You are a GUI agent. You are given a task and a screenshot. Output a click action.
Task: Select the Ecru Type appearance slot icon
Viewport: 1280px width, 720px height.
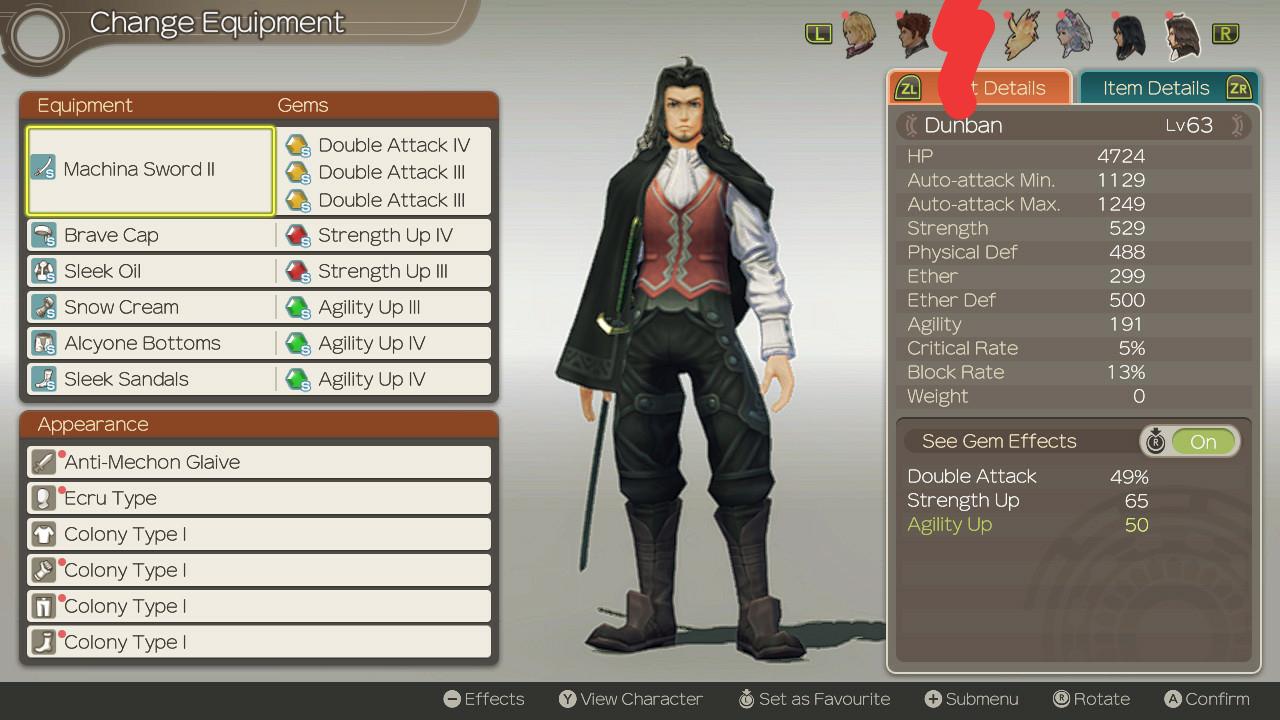[x=42, y=498]
